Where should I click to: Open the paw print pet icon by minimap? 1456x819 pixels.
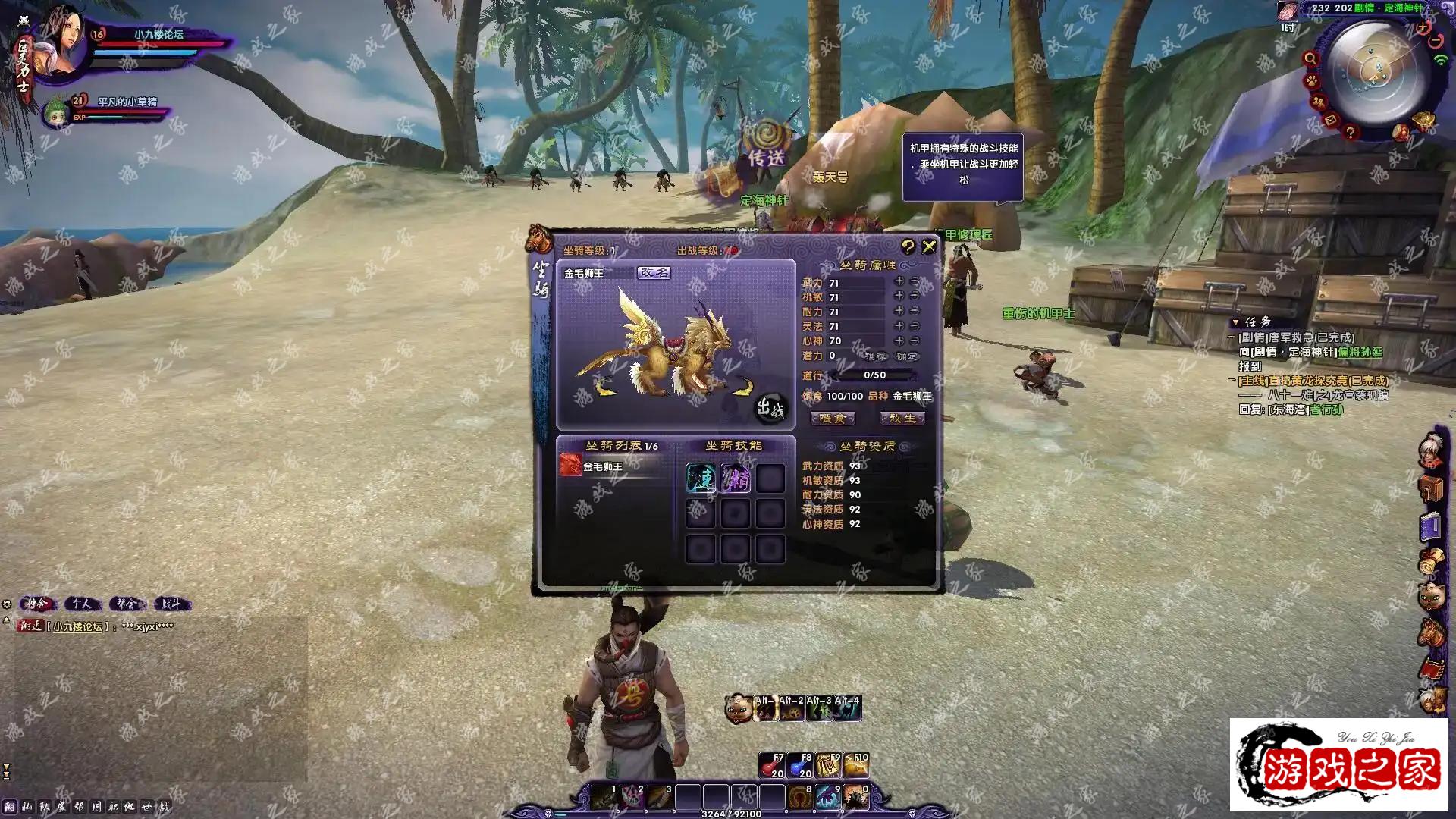tap(1312, 80)
